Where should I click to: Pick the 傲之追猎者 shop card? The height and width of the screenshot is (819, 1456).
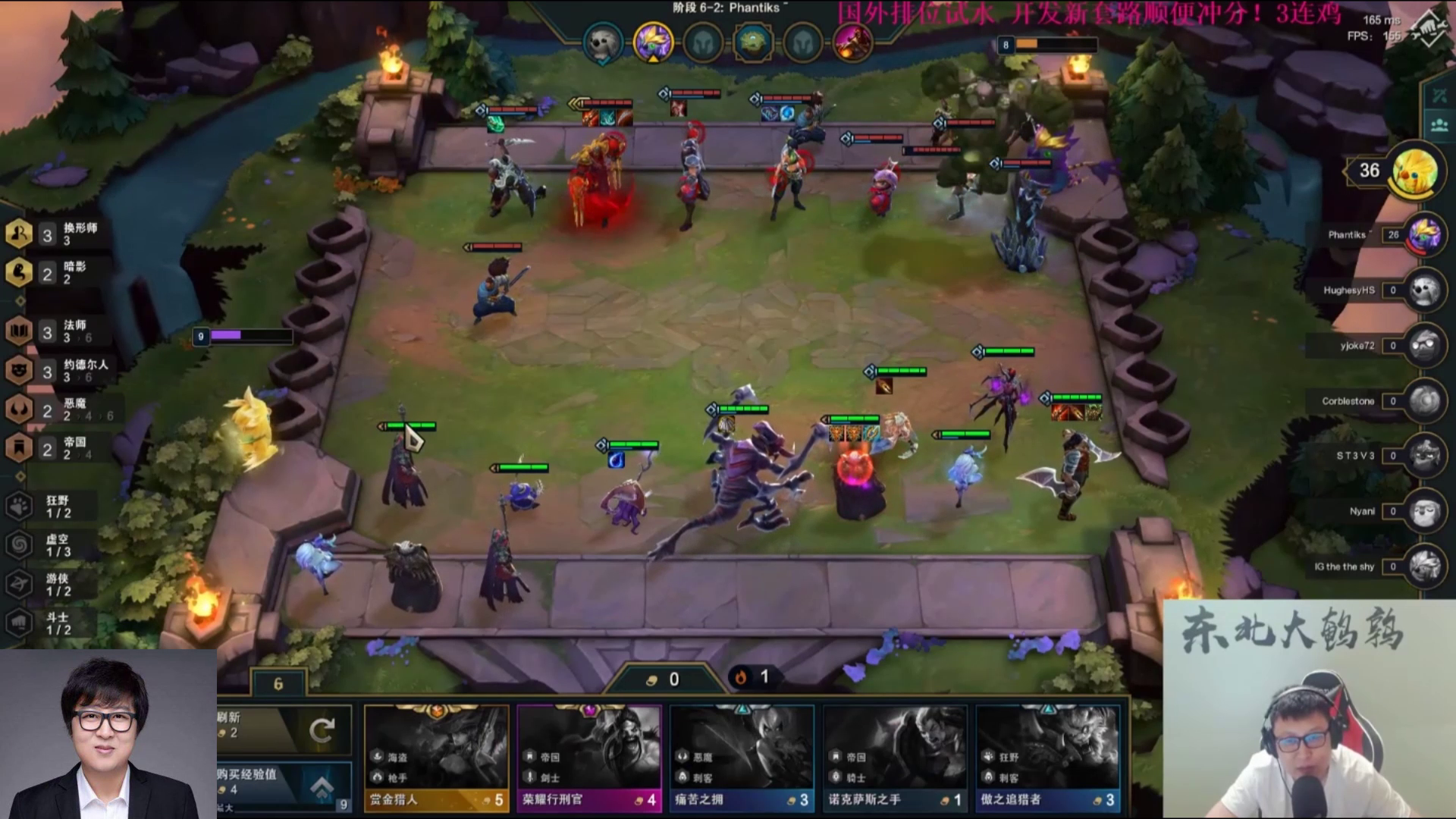click(1048, 758)
